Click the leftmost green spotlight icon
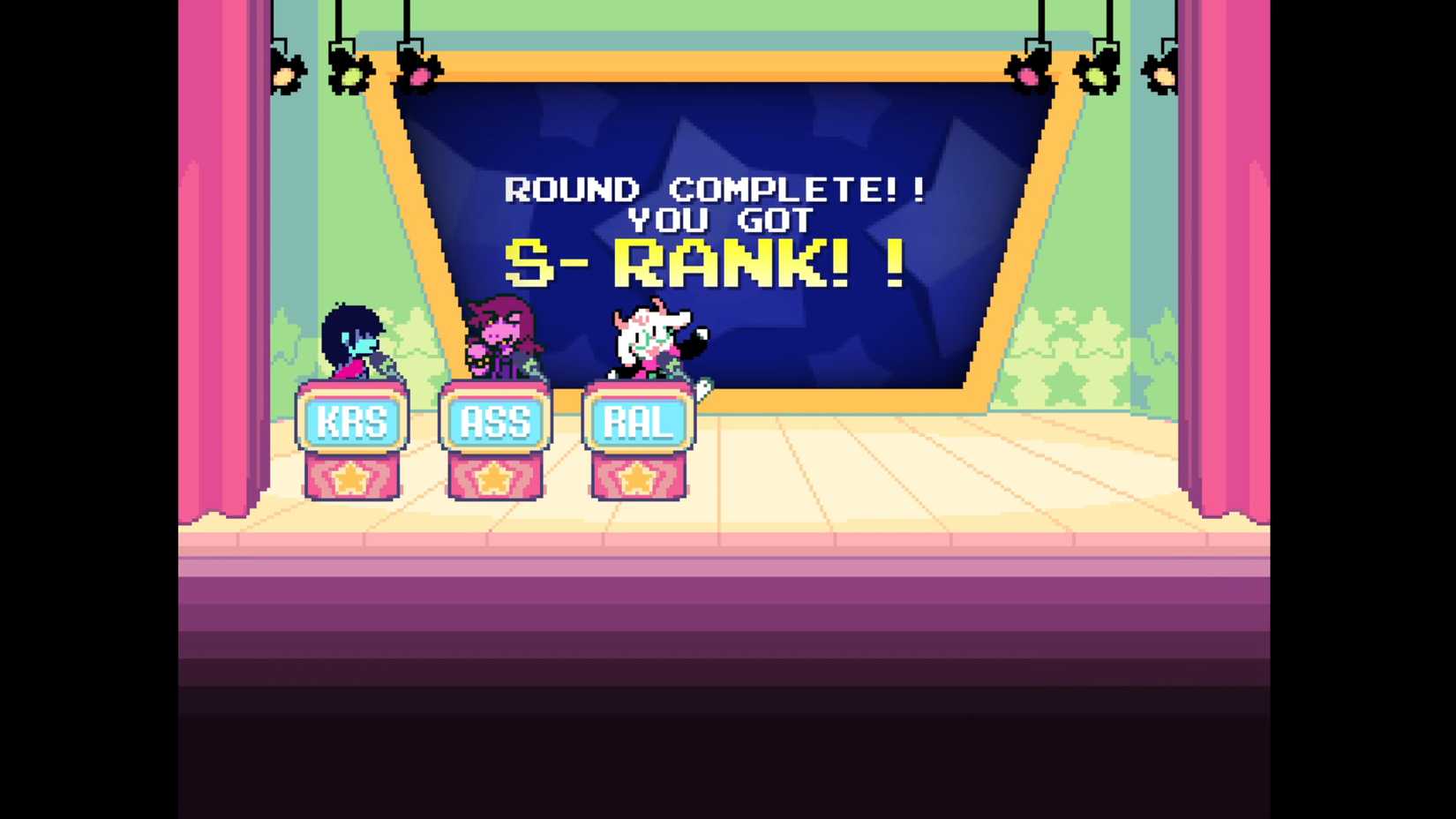Viewport: 1456px width, 819px height. point(350,76)
